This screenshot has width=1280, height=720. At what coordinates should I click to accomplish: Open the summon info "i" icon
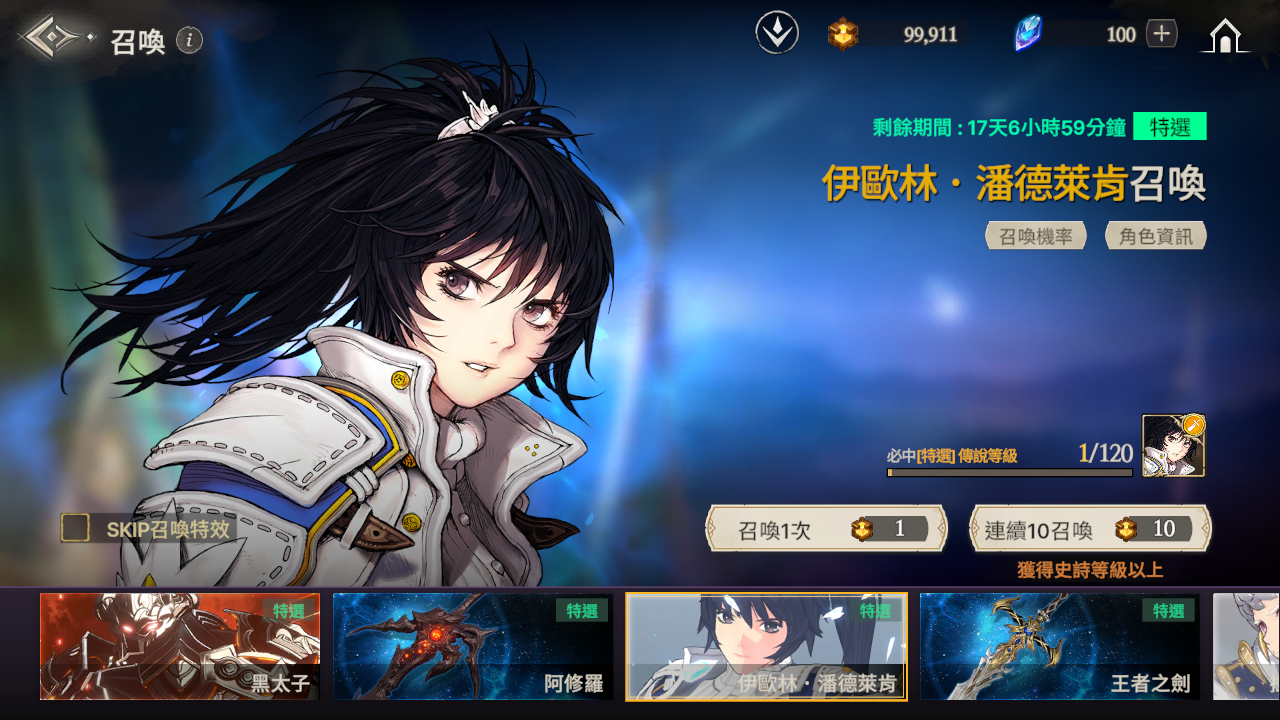point(189,40)
